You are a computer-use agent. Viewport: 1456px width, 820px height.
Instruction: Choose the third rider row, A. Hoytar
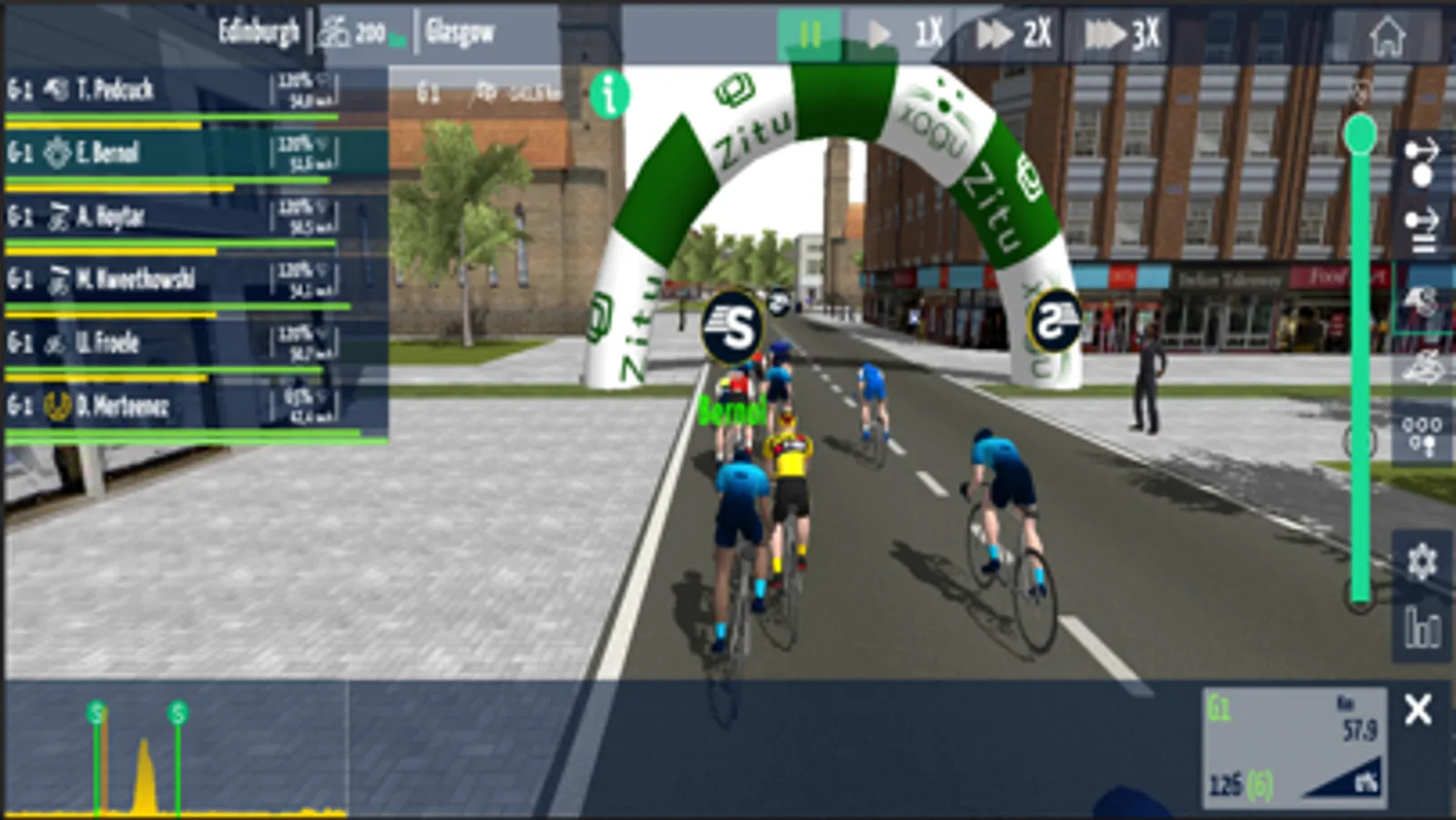[173, 217]
